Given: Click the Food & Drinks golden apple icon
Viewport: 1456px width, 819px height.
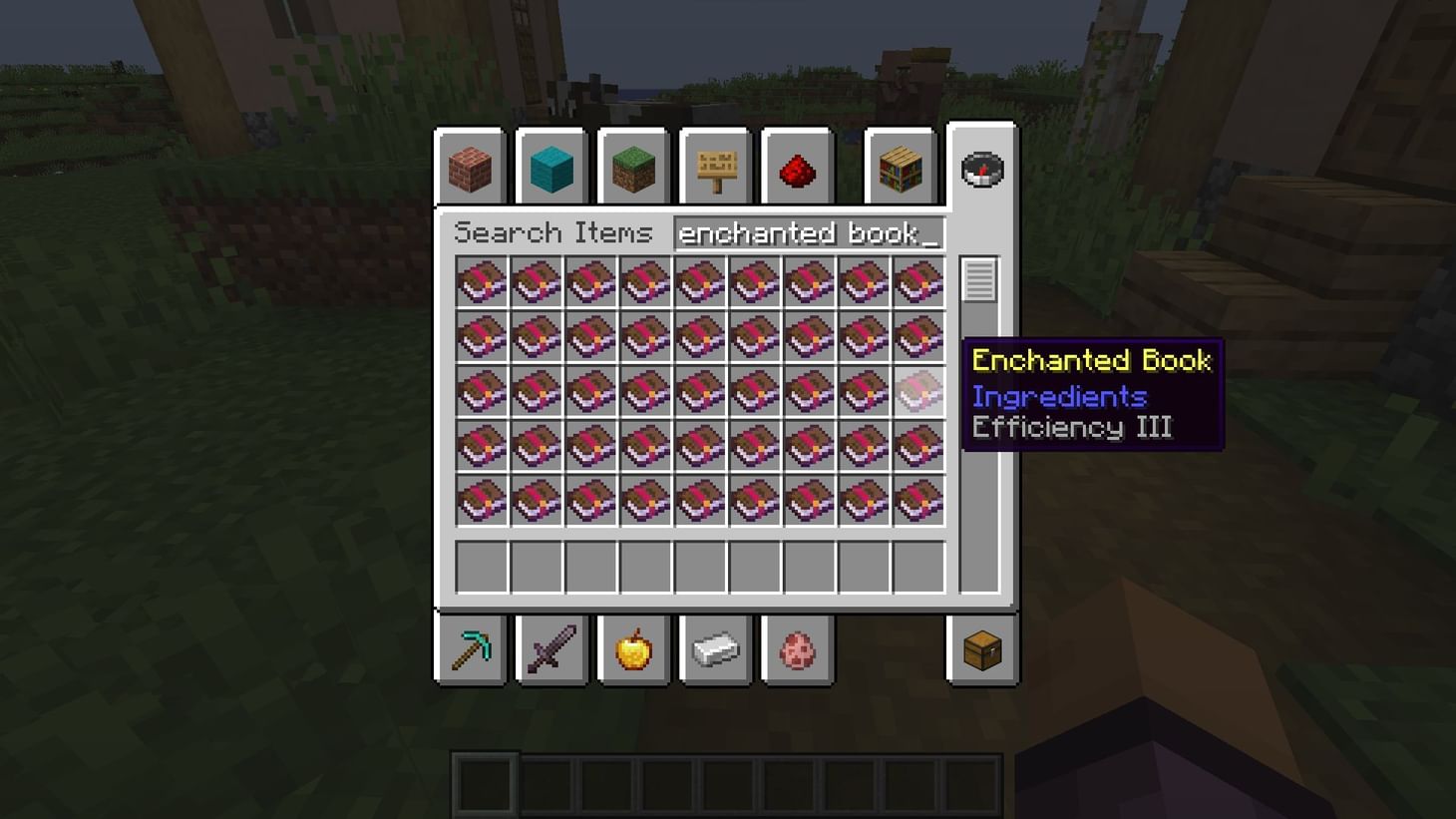Looking at the screenshot, I should click(x=633, y=649).
